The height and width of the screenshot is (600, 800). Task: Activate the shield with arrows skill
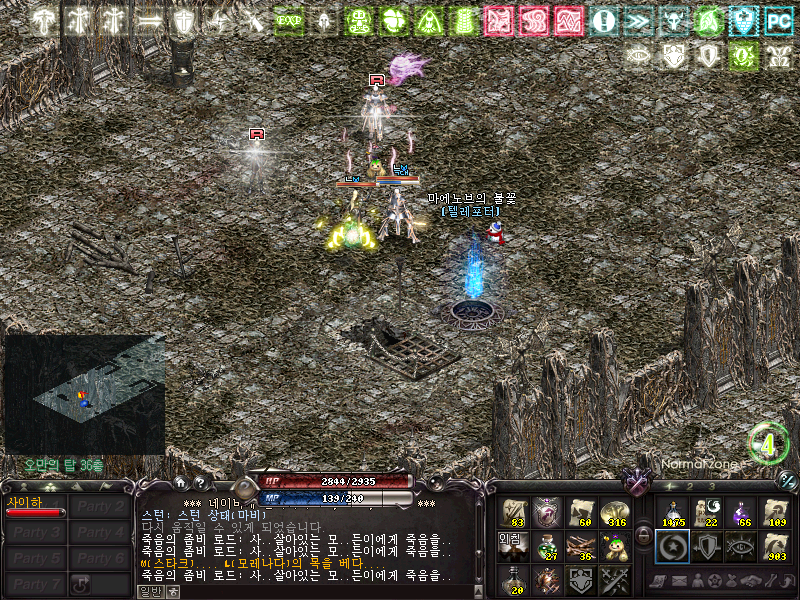(707, 546)
